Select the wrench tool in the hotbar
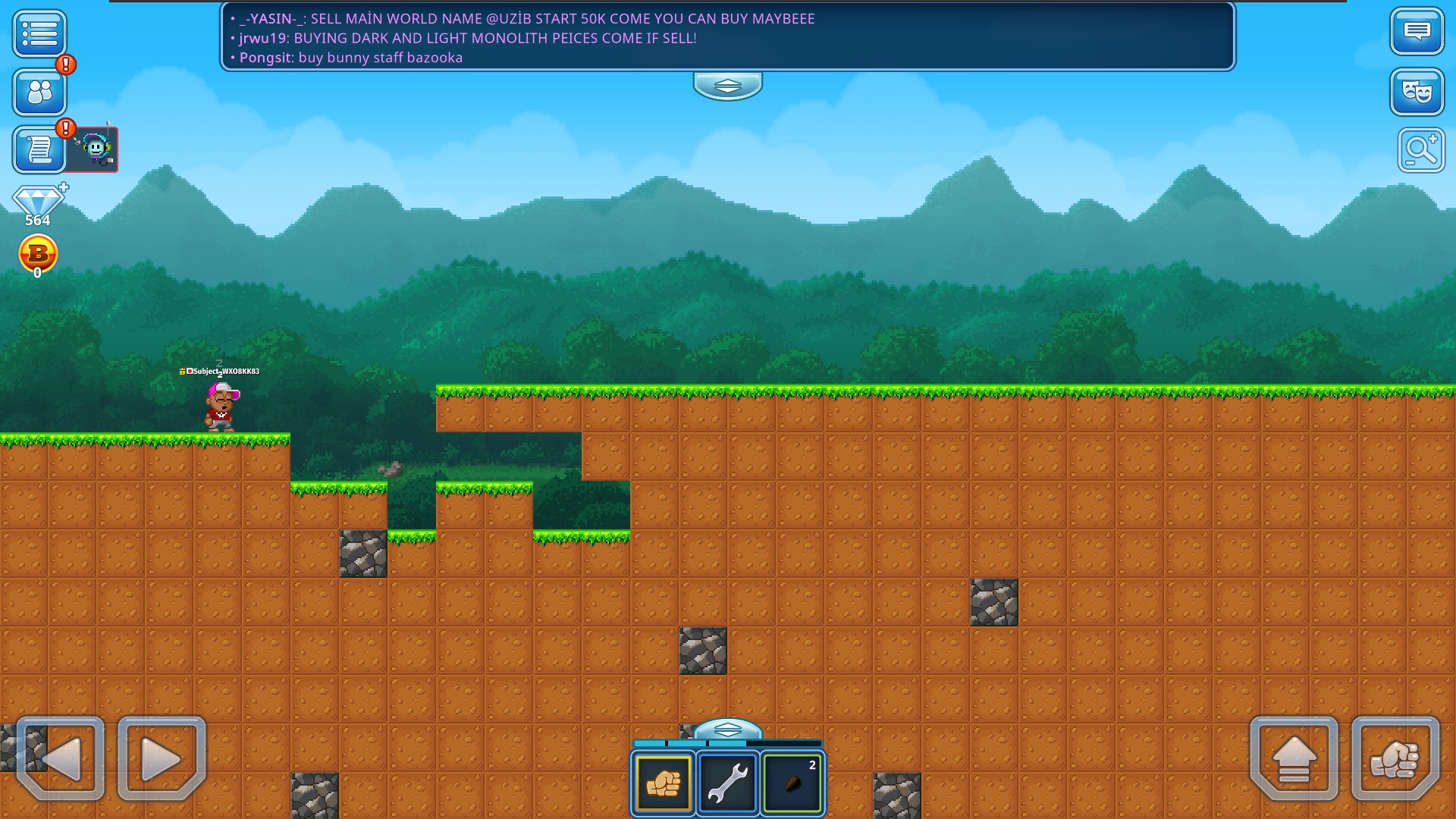Viewport: 1456px width, 819px height. (727, 783)
